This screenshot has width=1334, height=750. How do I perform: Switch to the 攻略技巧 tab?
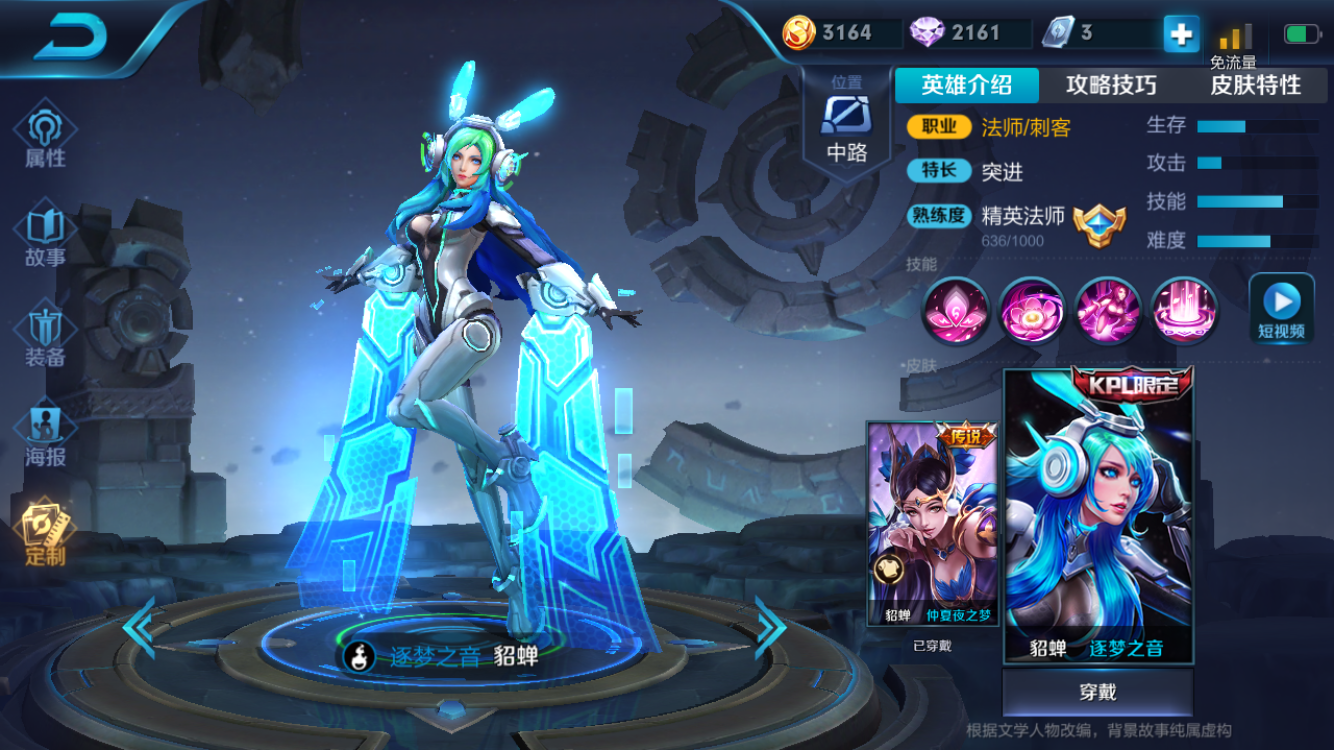[1111, 85]
